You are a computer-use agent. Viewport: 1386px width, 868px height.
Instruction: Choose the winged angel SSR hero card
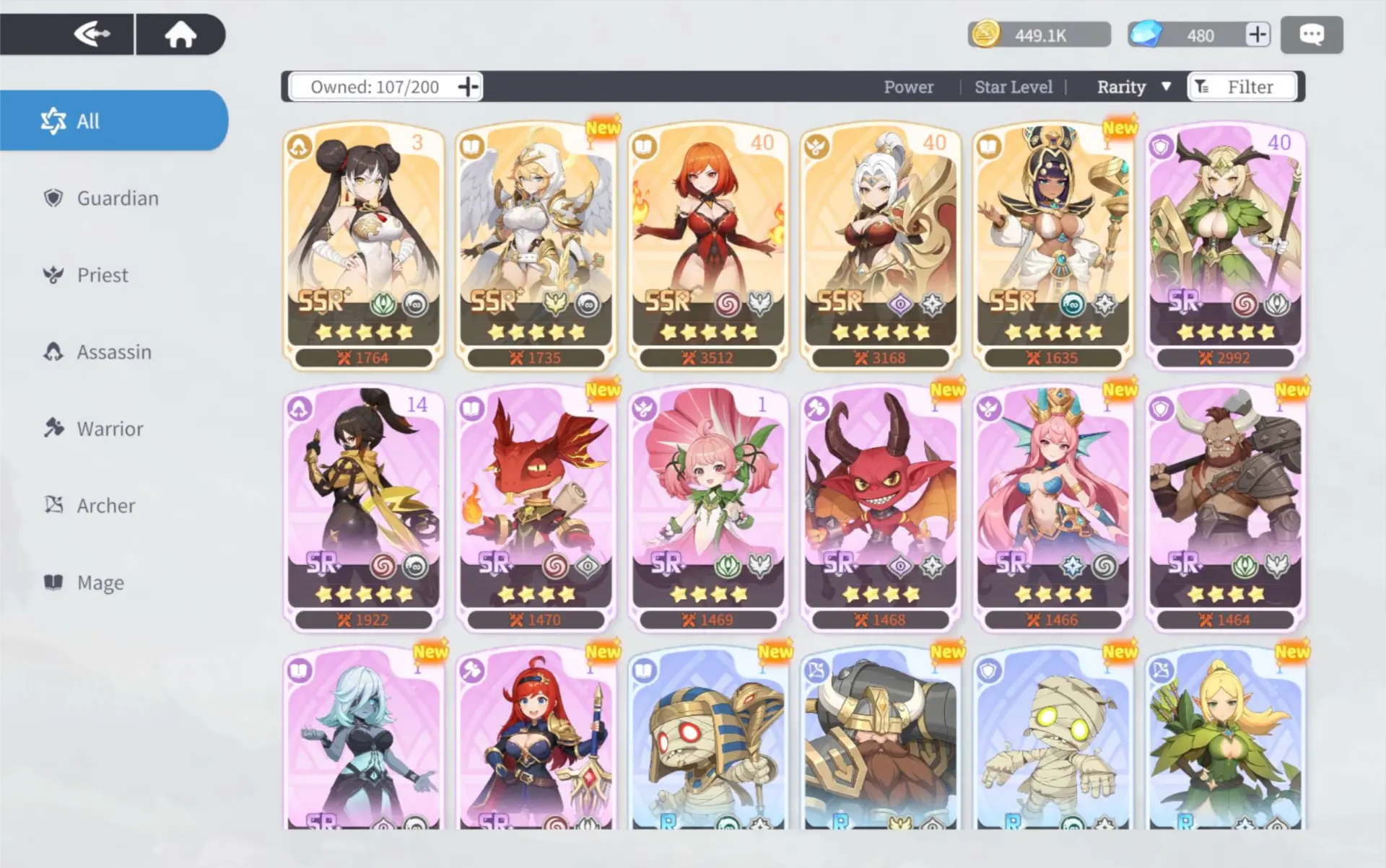click(536, 245)
